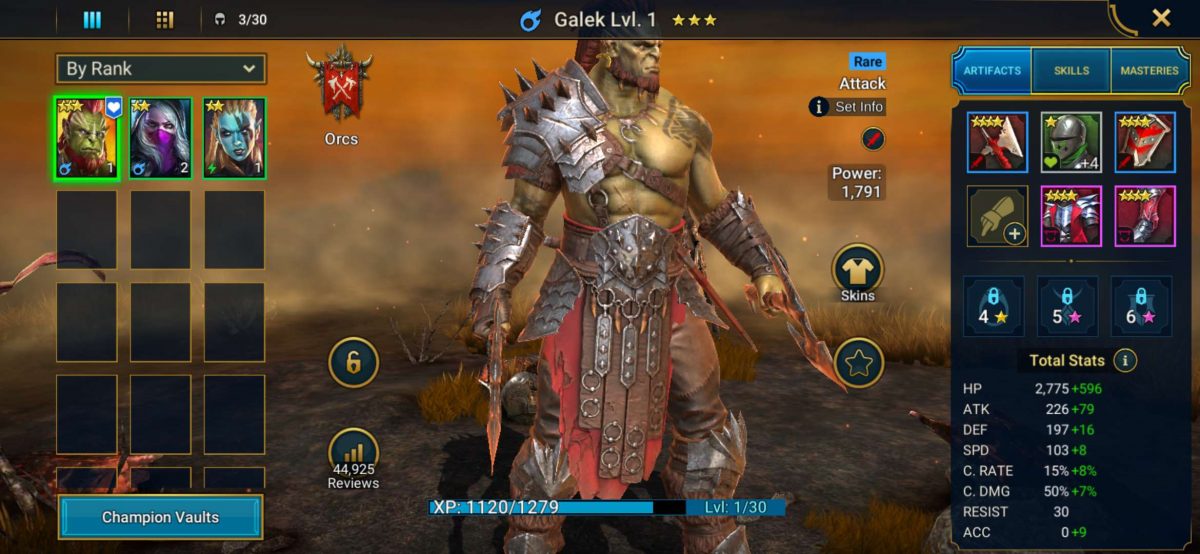Switch to the three-column list view
The image size is (1200, 554).
tap(92, 19)
